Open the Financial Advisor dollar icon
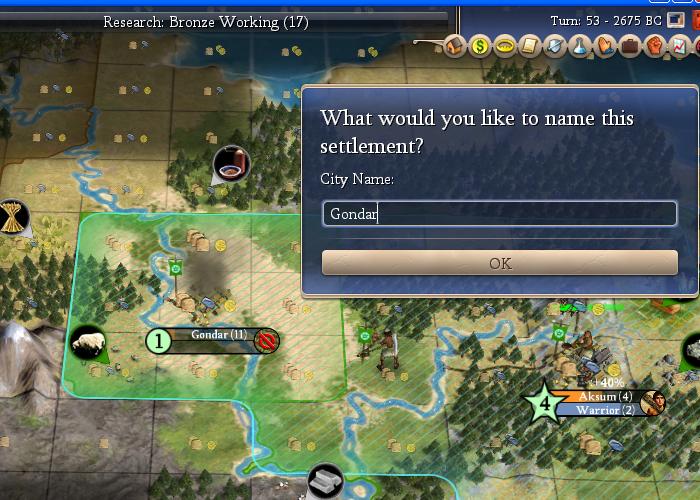 (x=481, y=46)
